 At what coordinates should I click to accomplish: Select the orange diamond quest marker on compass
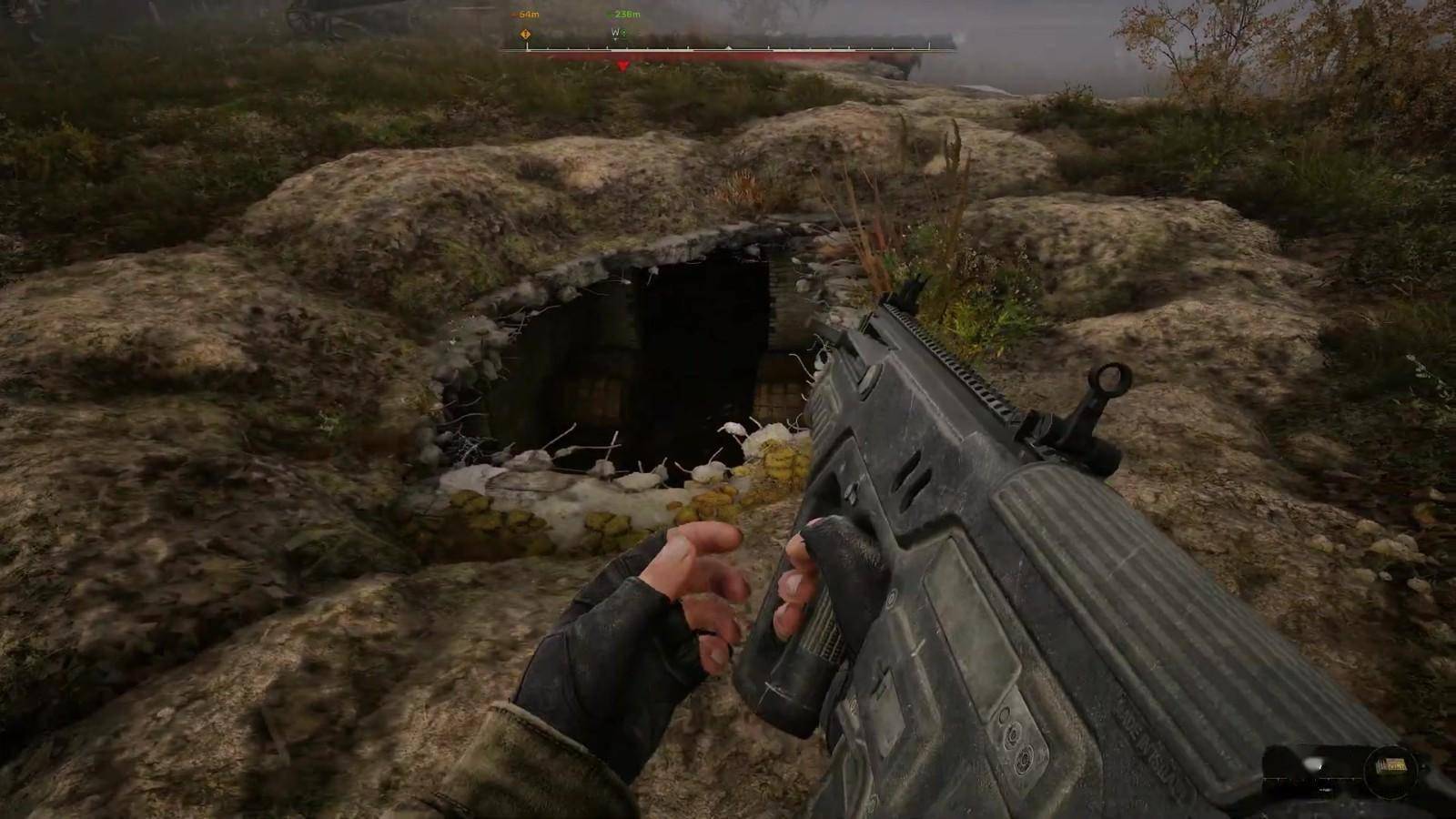point(526,35)
